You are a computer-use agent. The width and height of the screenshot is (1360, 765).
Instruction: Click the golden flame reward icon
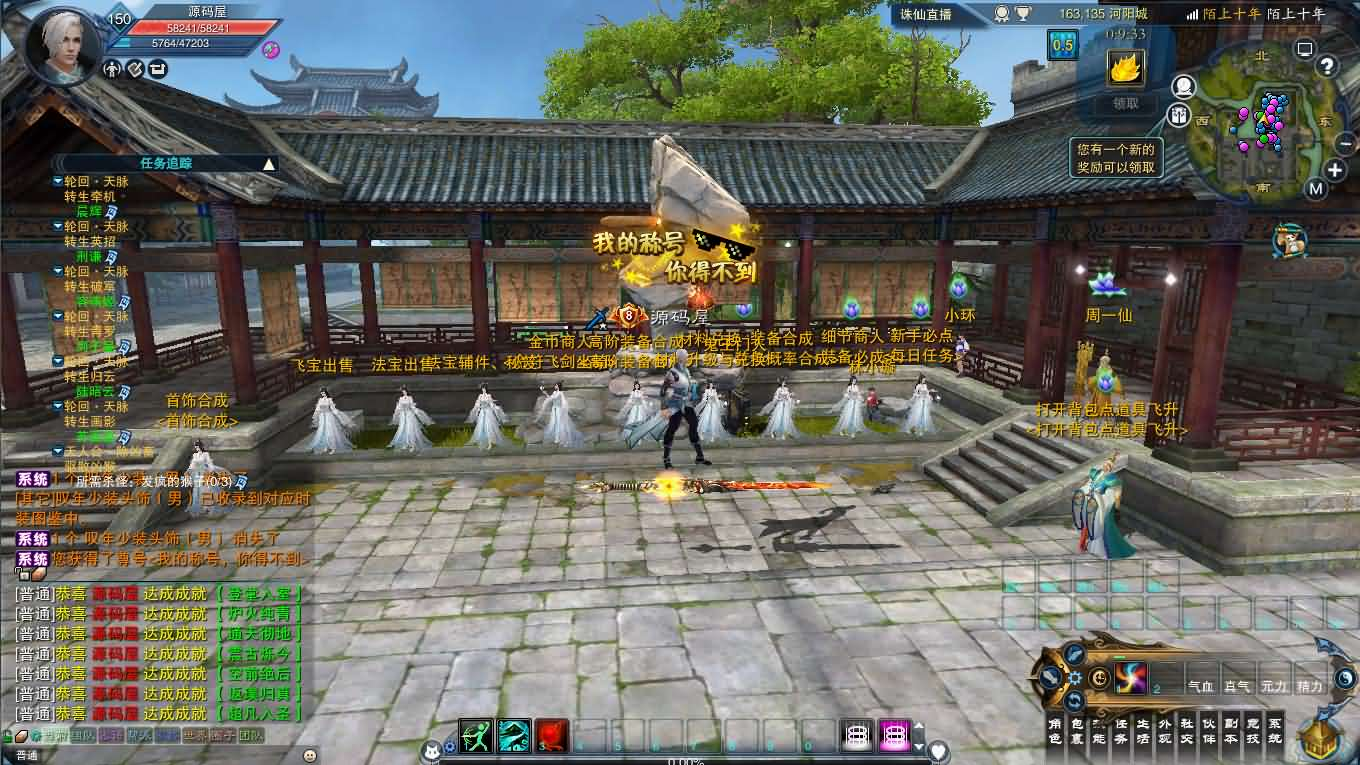[x=1125, y=68]
